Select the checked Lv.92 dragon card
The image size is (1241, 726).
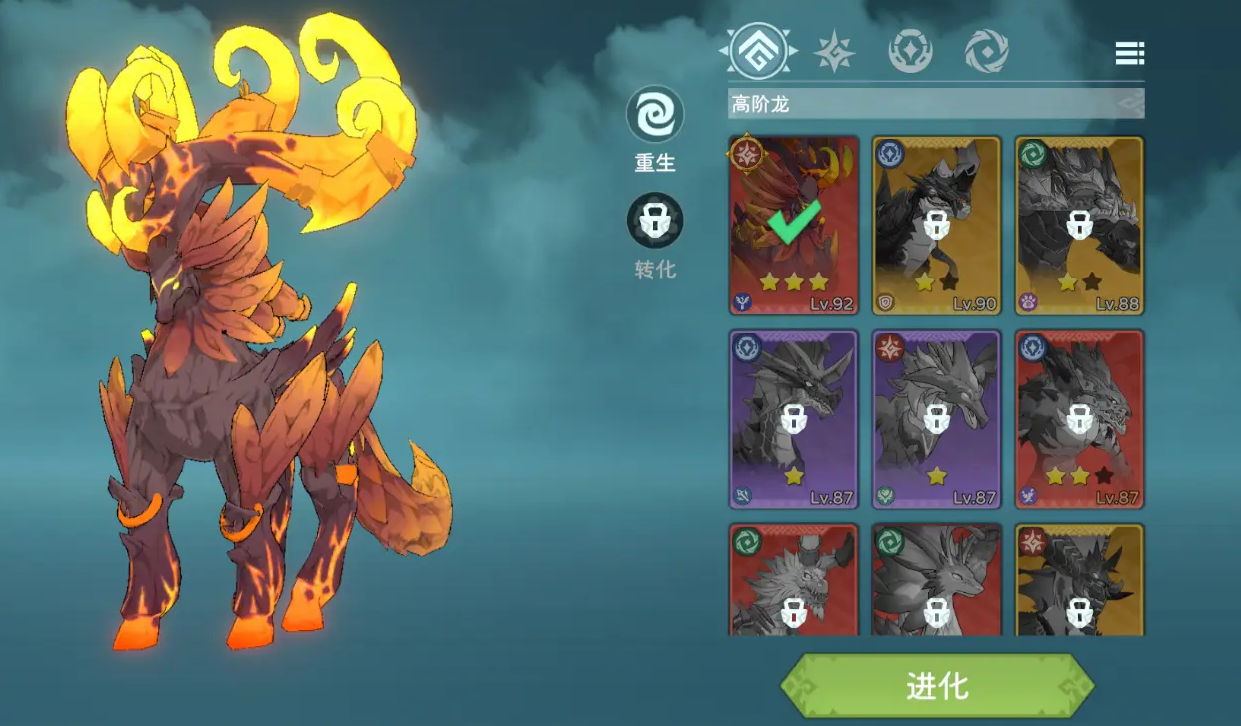click(x=794, y=225)
